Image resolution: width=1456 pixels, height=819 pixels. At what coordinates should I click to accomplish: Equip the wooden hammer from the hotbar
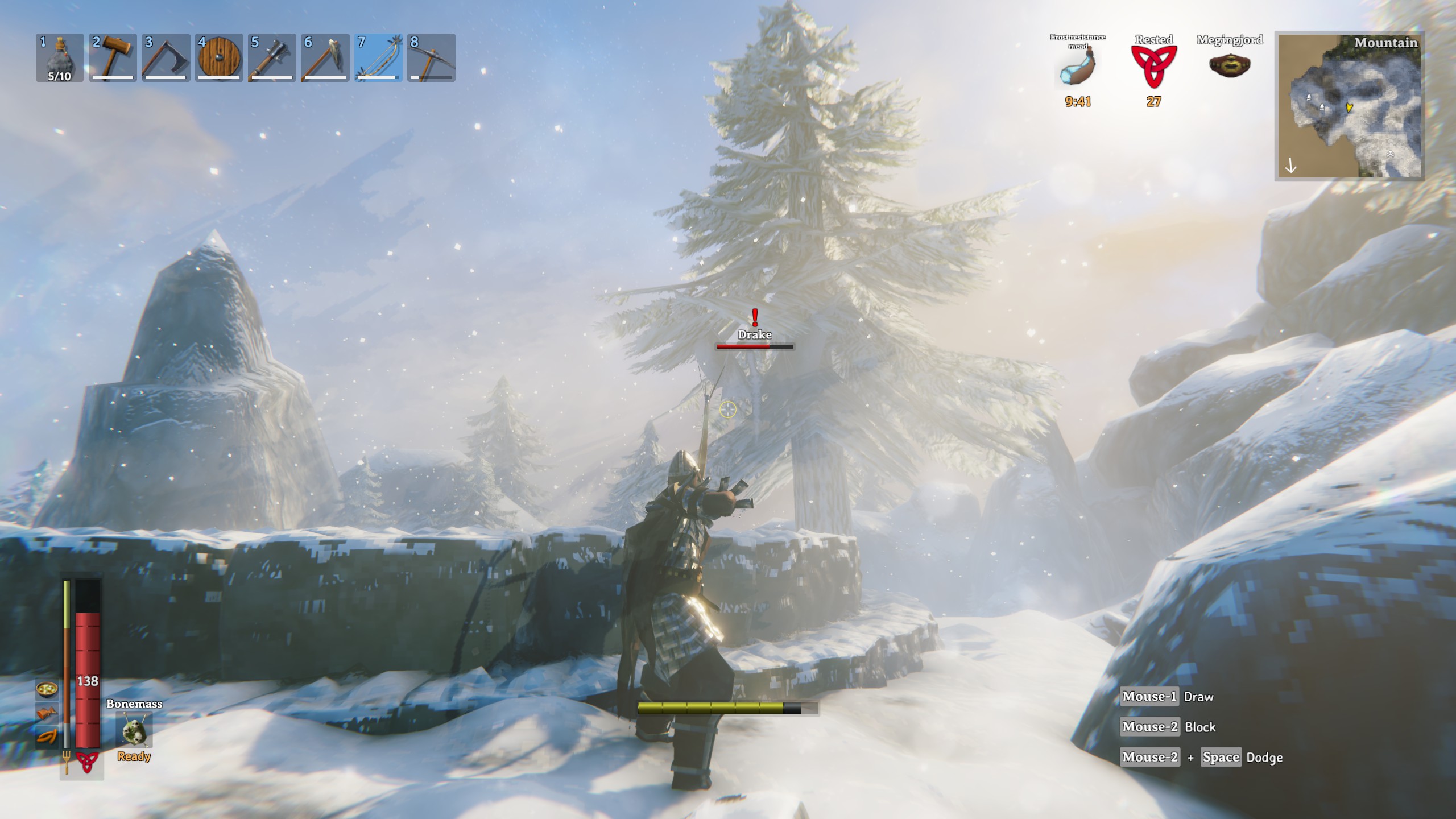pos(113,57)
